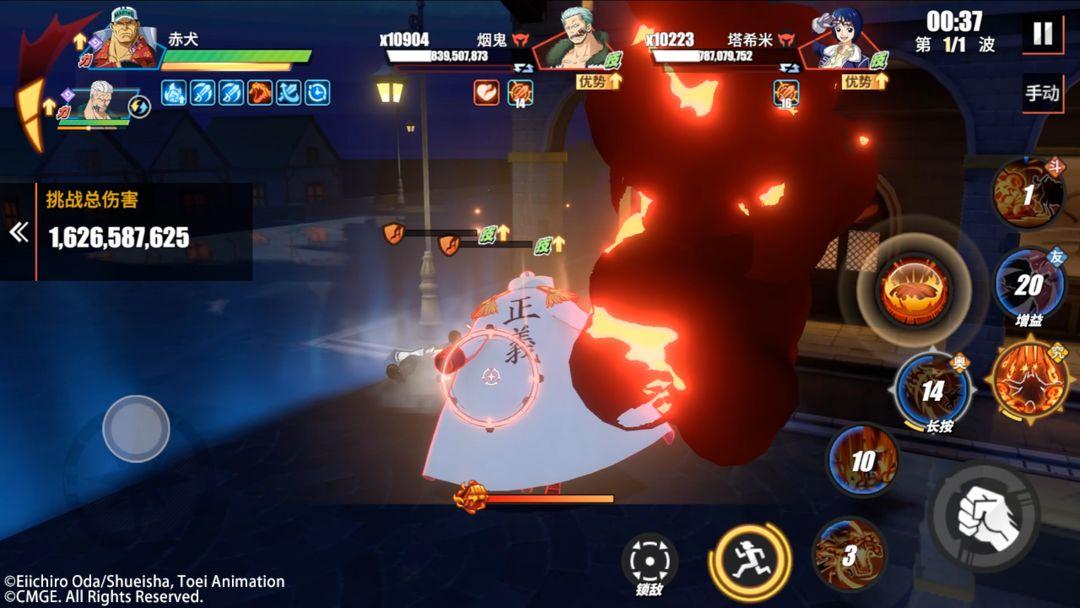Use the skill showing cooldown 10
The height and width of the screenshot is (608, 1080).
coord(862,460)
